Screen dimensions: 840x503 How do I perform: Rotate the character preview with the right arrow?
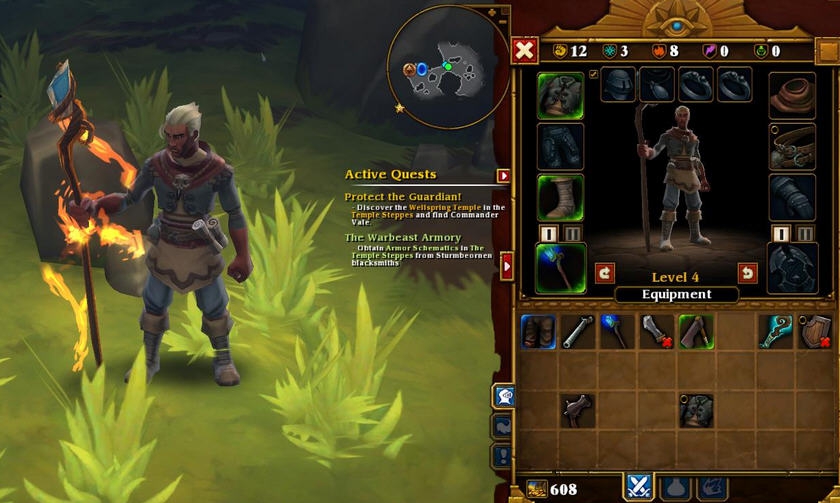pos(746,272)
